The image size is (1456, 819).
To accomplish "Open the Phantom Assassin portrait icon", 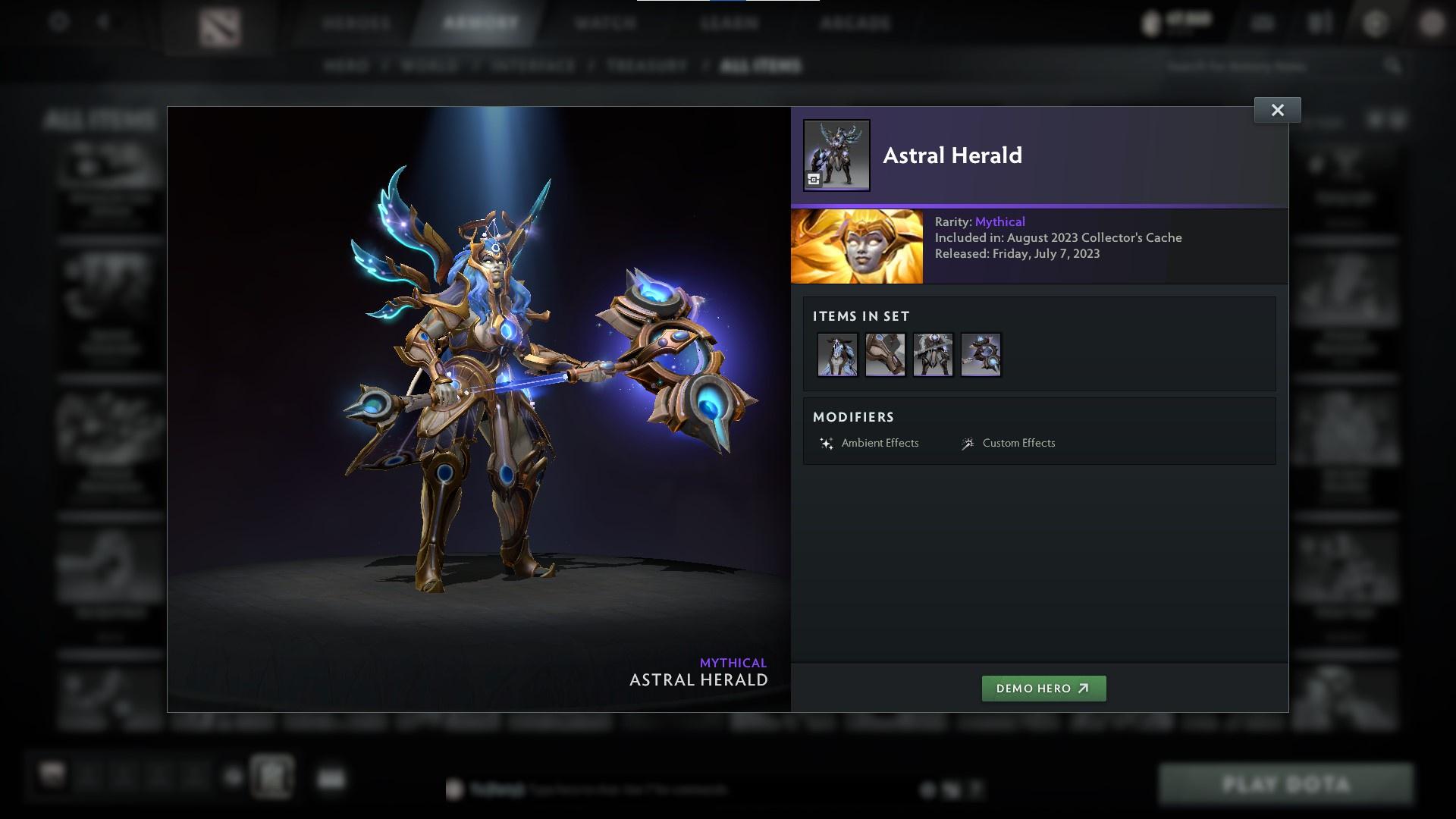I will 858,246.
